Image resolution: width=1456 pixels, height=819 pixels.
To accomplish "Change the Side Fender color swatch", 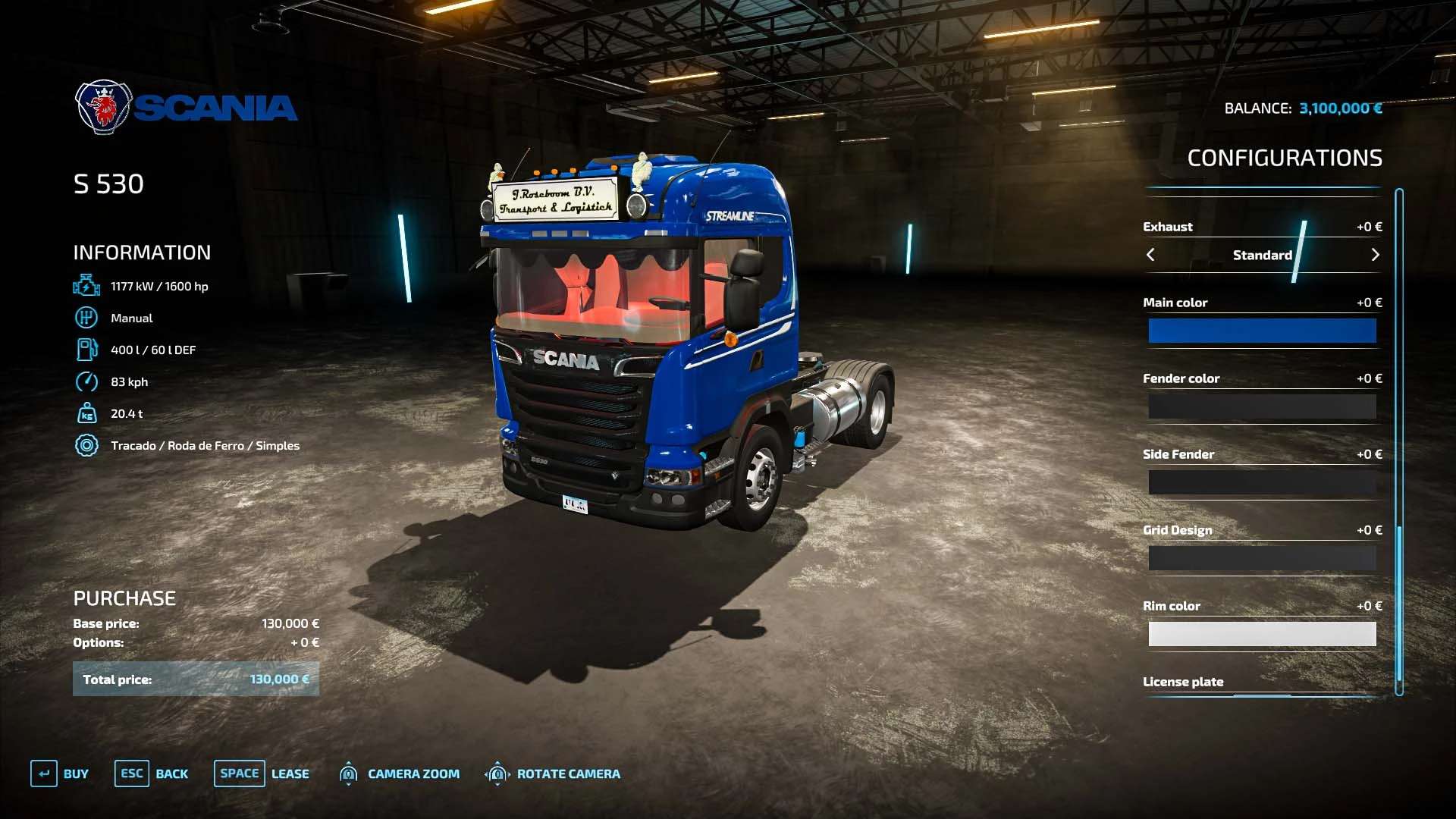I will click(x=1262, y=482).
